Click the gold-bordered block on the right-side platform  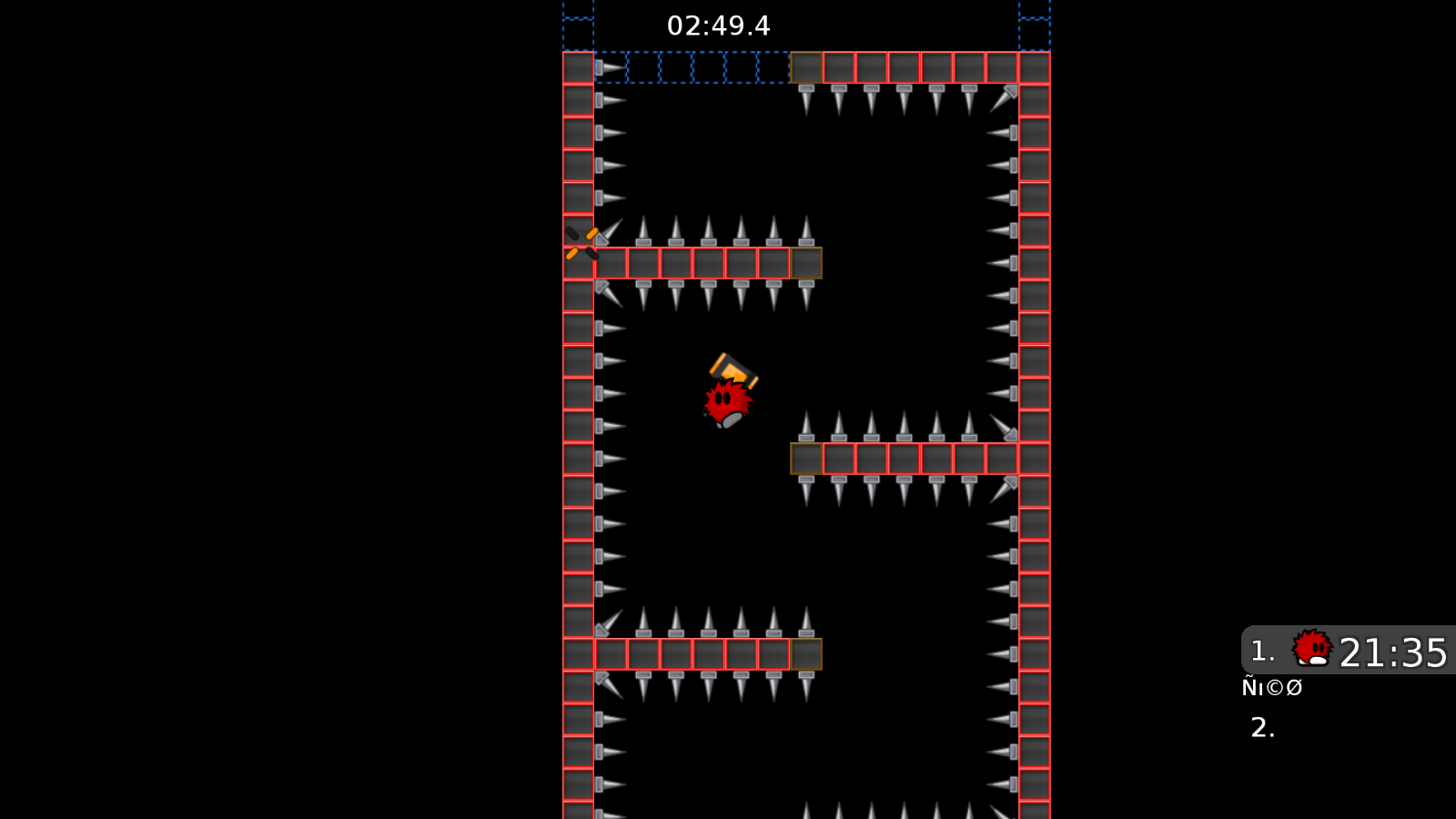[806, 460]
